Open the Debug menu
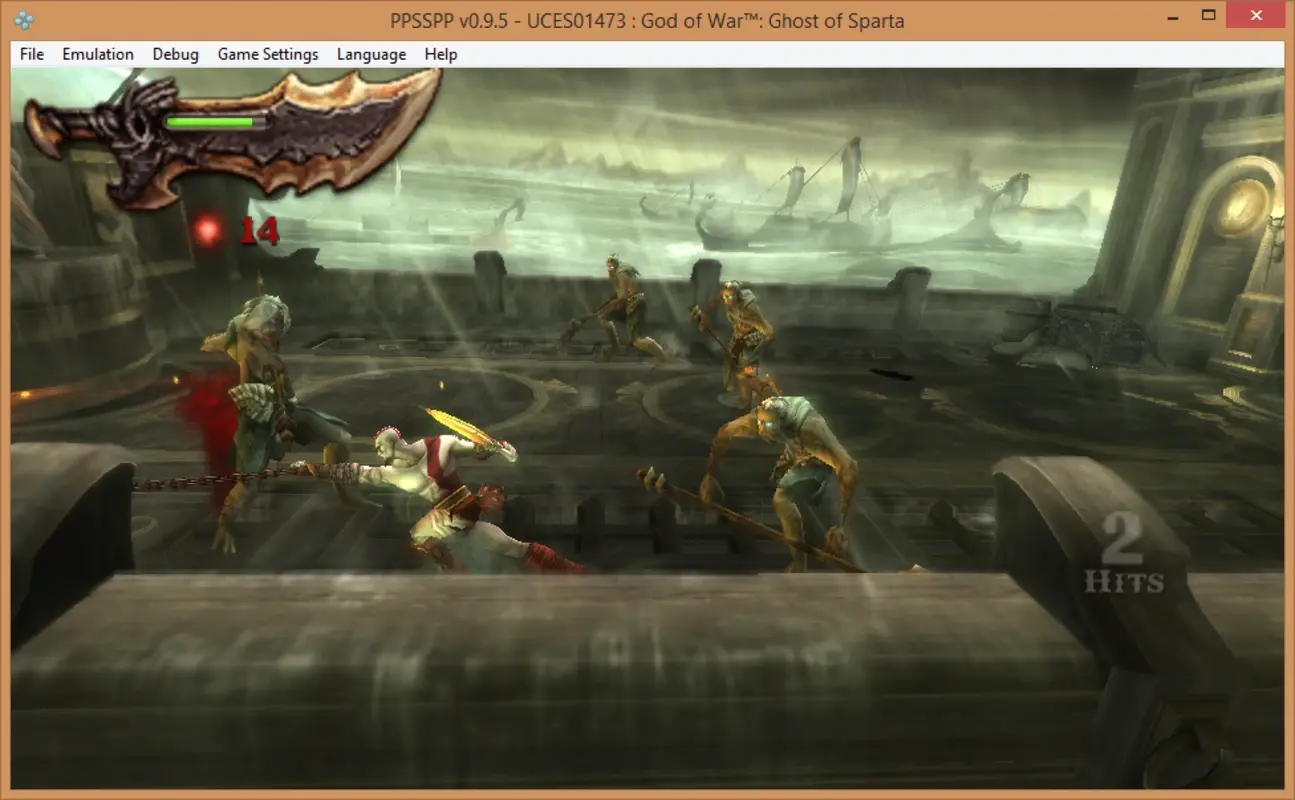 click(x=175, y=54)
